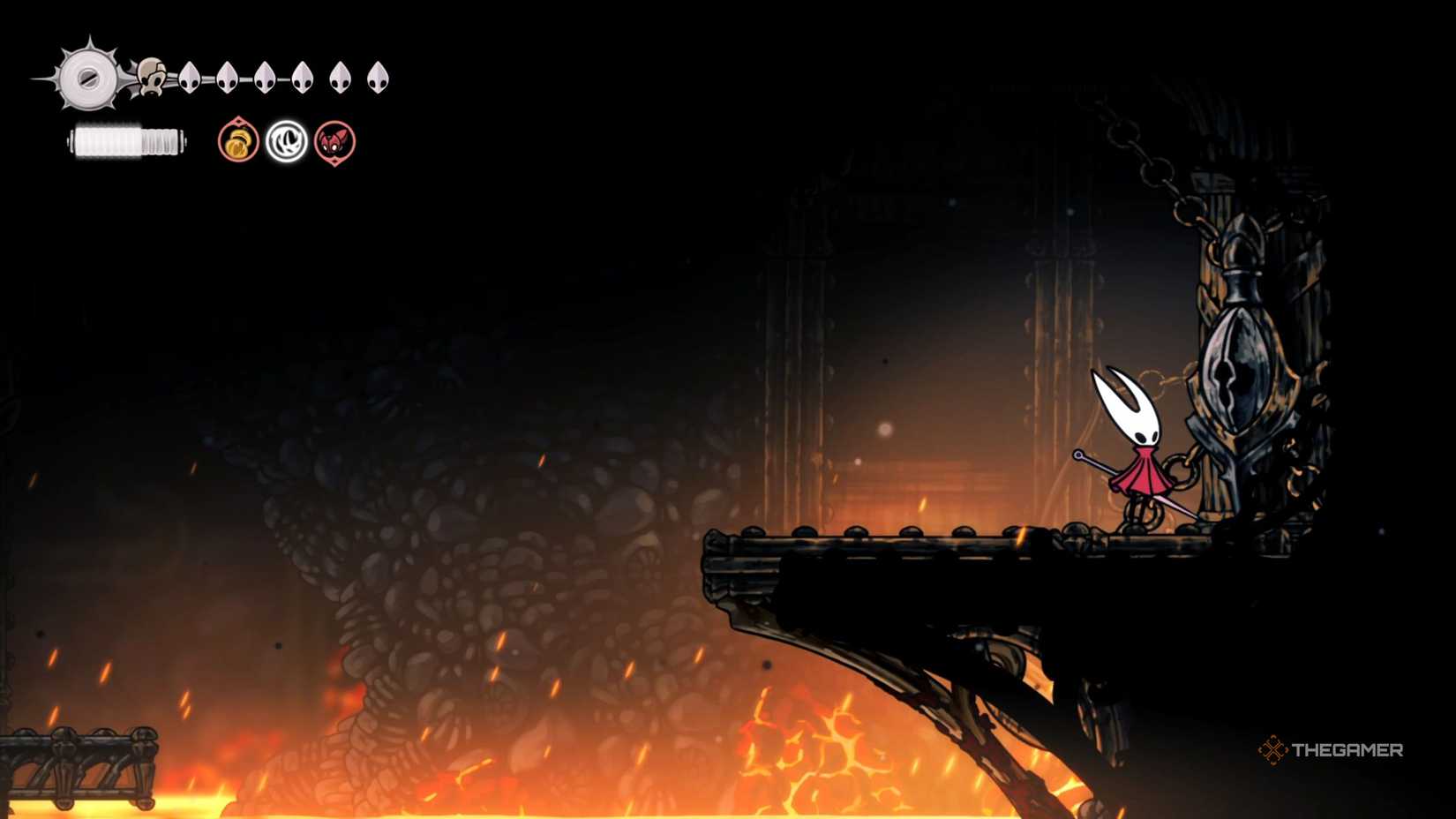
Task: Click Hornet standing on the platform
Action: [x=1138, y=450]
